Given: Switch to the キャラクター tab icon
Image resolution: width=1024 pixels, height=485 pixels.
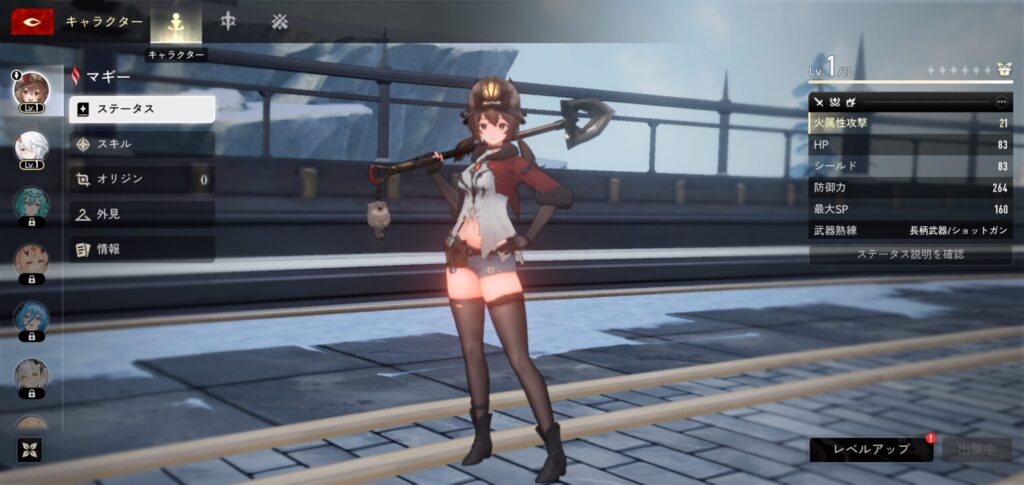Looking at the screenshot, I should pyautogui.click(x=175, y=21).
